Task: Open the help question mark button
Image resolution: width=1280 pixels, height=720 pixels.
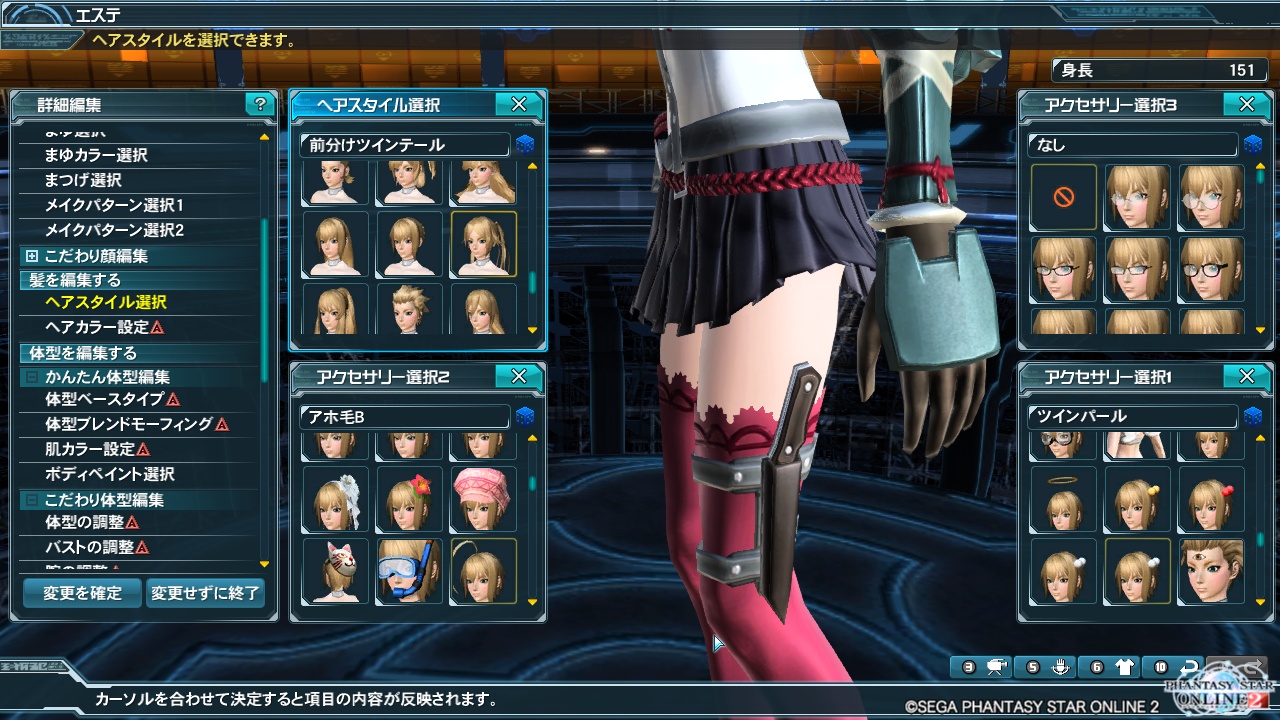Action: [x=260, y=104]
